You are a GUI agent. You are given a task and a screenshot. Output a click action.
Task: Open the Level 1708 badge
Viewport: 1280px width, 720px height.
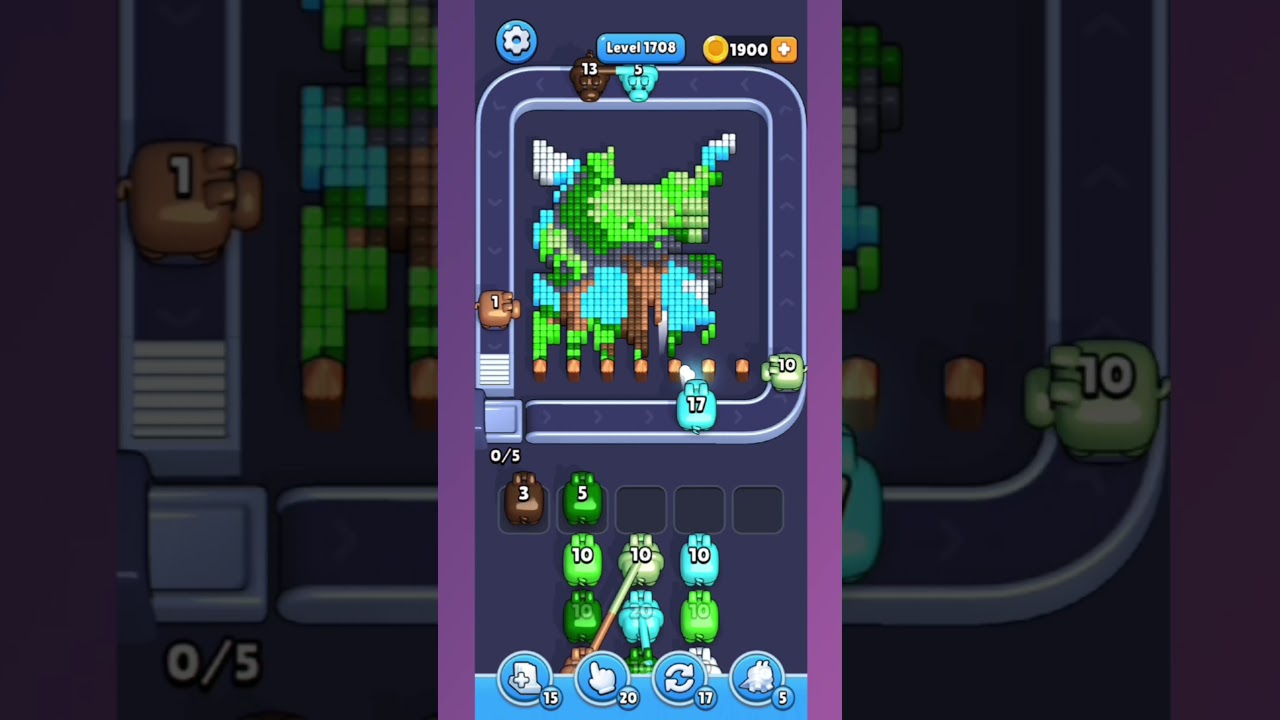tap(639, 47)
